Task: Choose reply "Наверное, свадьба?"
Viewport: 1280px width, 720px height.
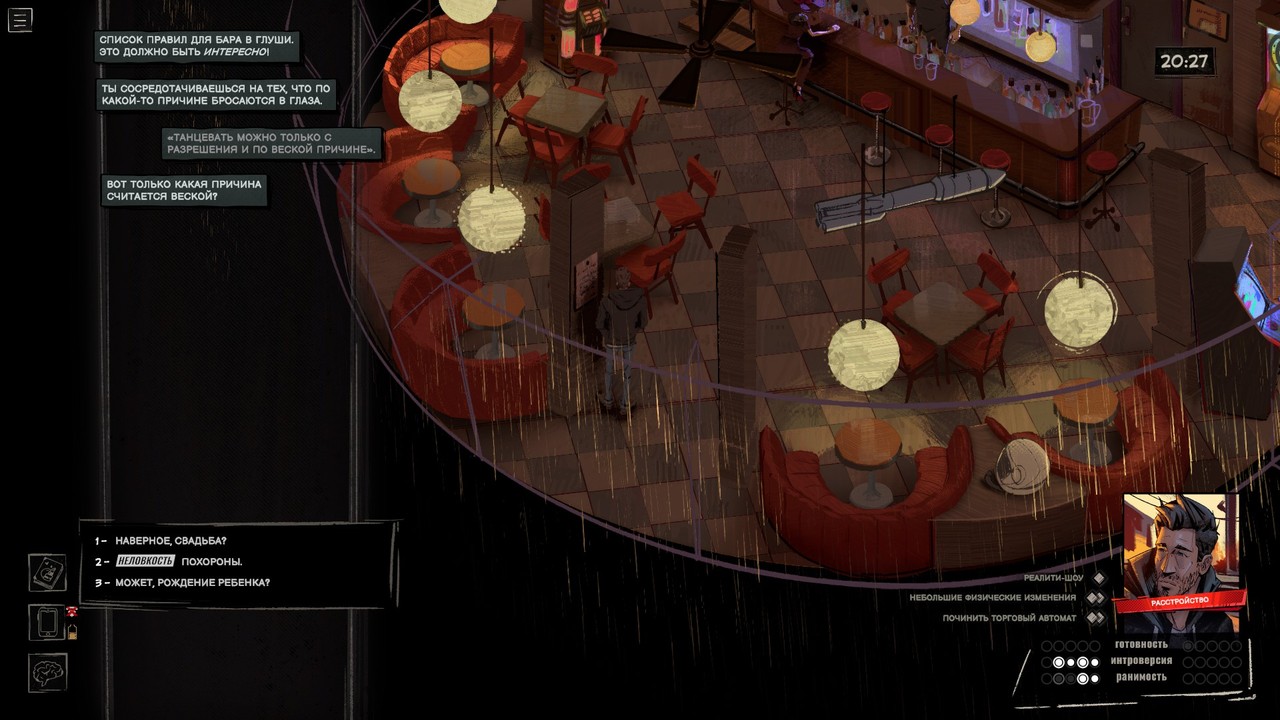Action: tap(170, 541)
